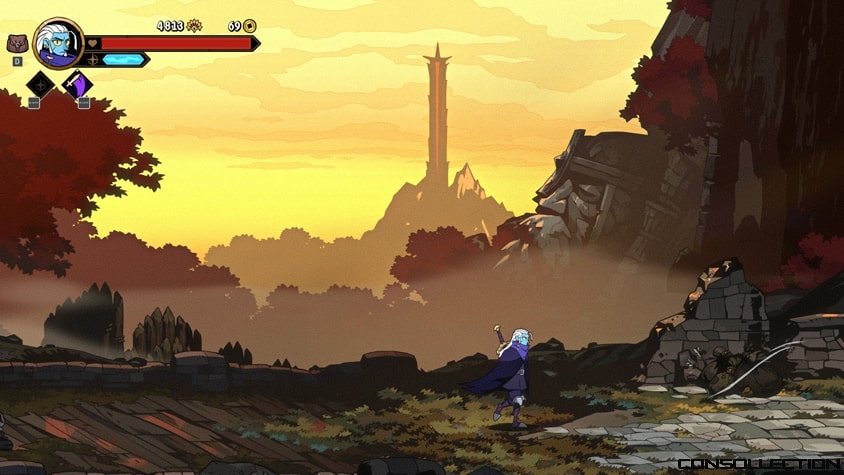
Task: Click the blue-skinned character portrait
Action: [57, 43]
